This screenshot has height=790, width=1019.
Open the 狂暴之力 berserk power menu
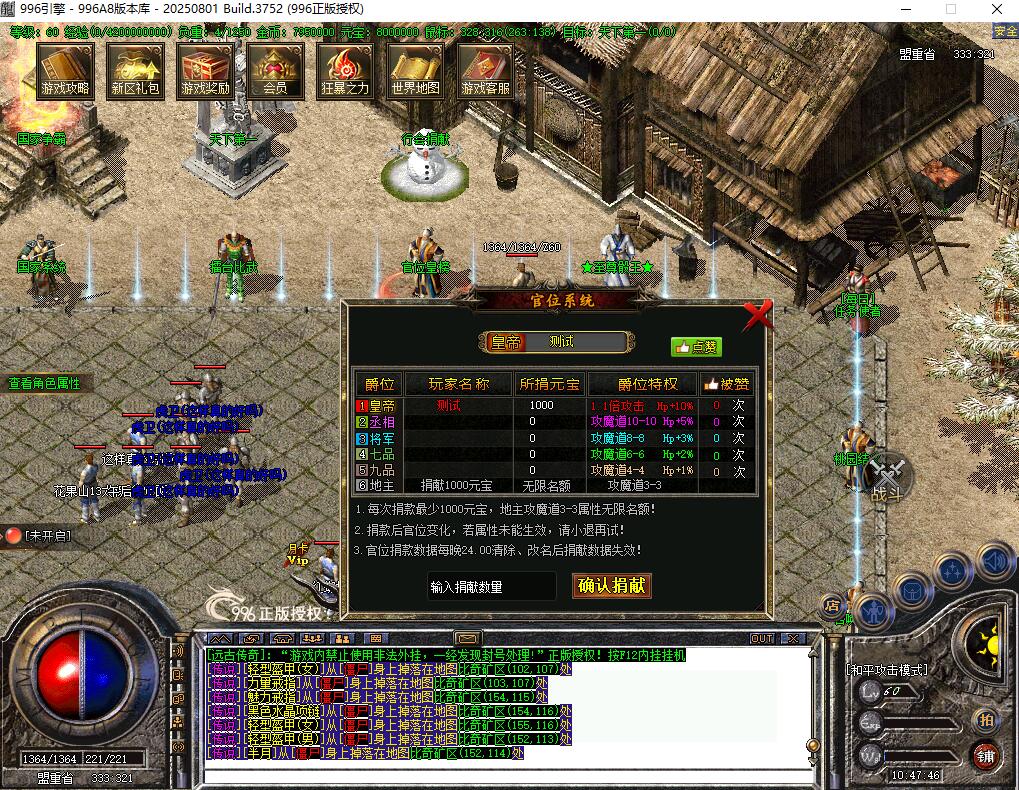click(345, 72)
